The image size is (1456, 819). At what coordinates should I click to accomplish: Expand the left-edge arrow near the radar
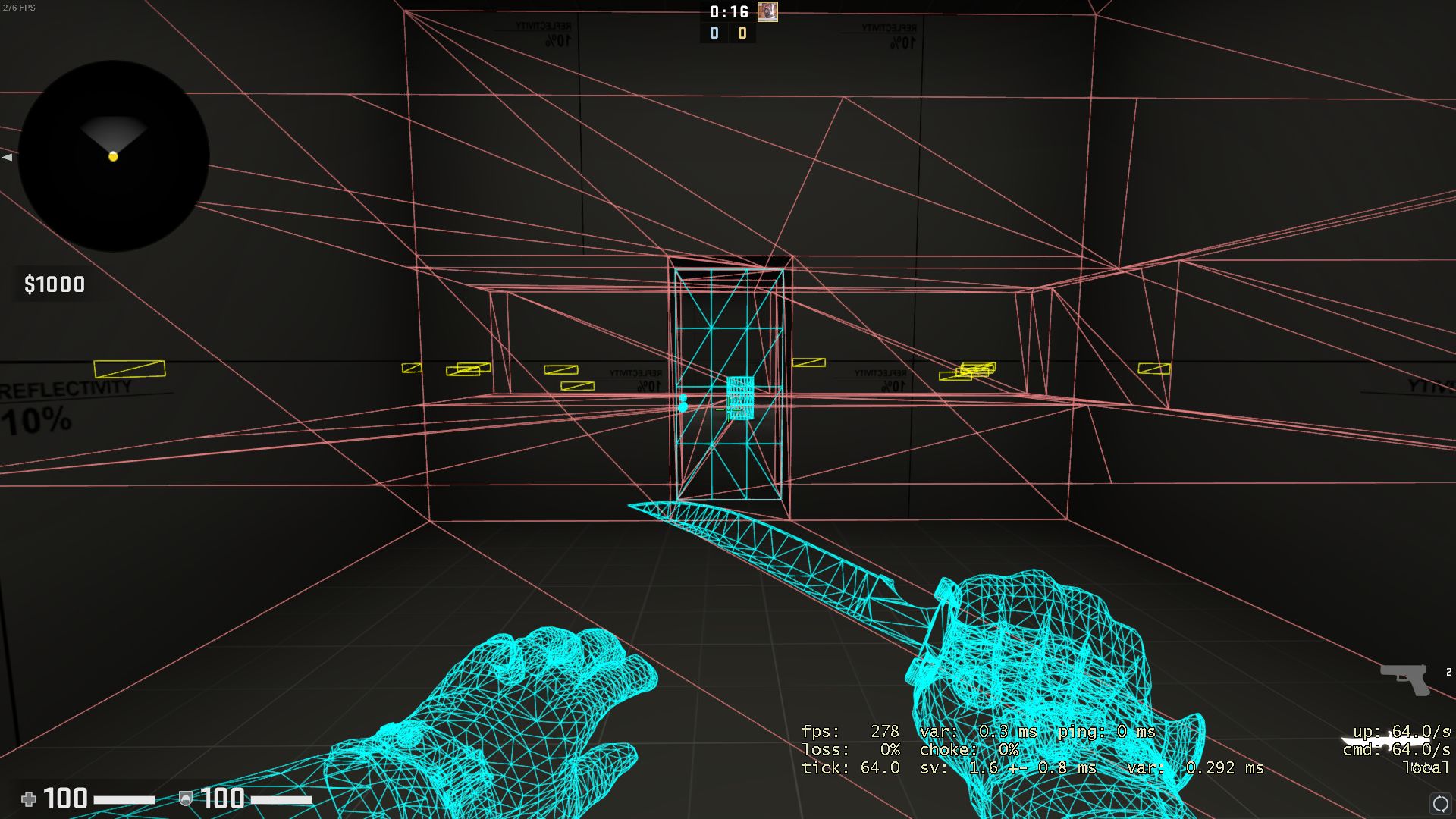6,157
